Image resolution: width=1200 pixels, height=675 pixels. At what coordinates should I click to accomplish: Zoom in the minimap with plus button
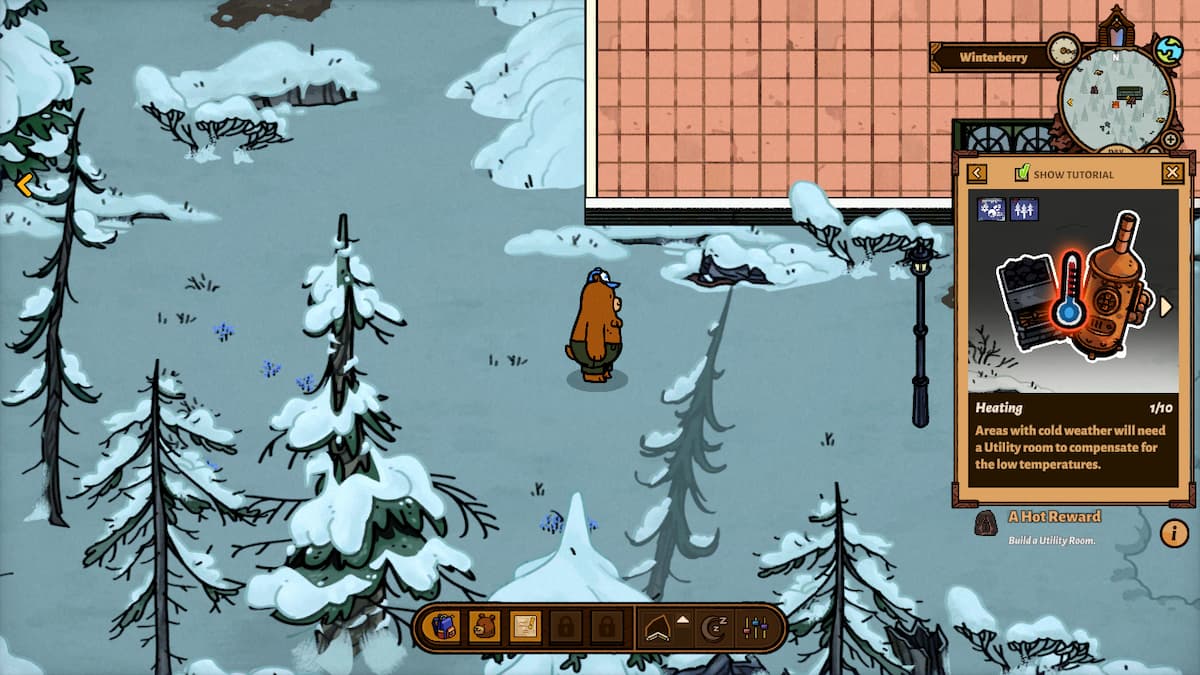[1170, 139]
